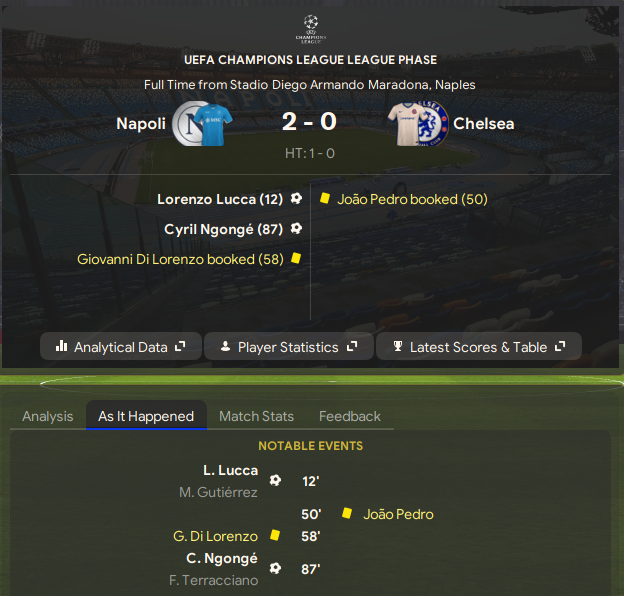This screenshot has height=596, width=624.
Task: Click L. Lucca in Notable Events
Action: [x=230, y=470]
